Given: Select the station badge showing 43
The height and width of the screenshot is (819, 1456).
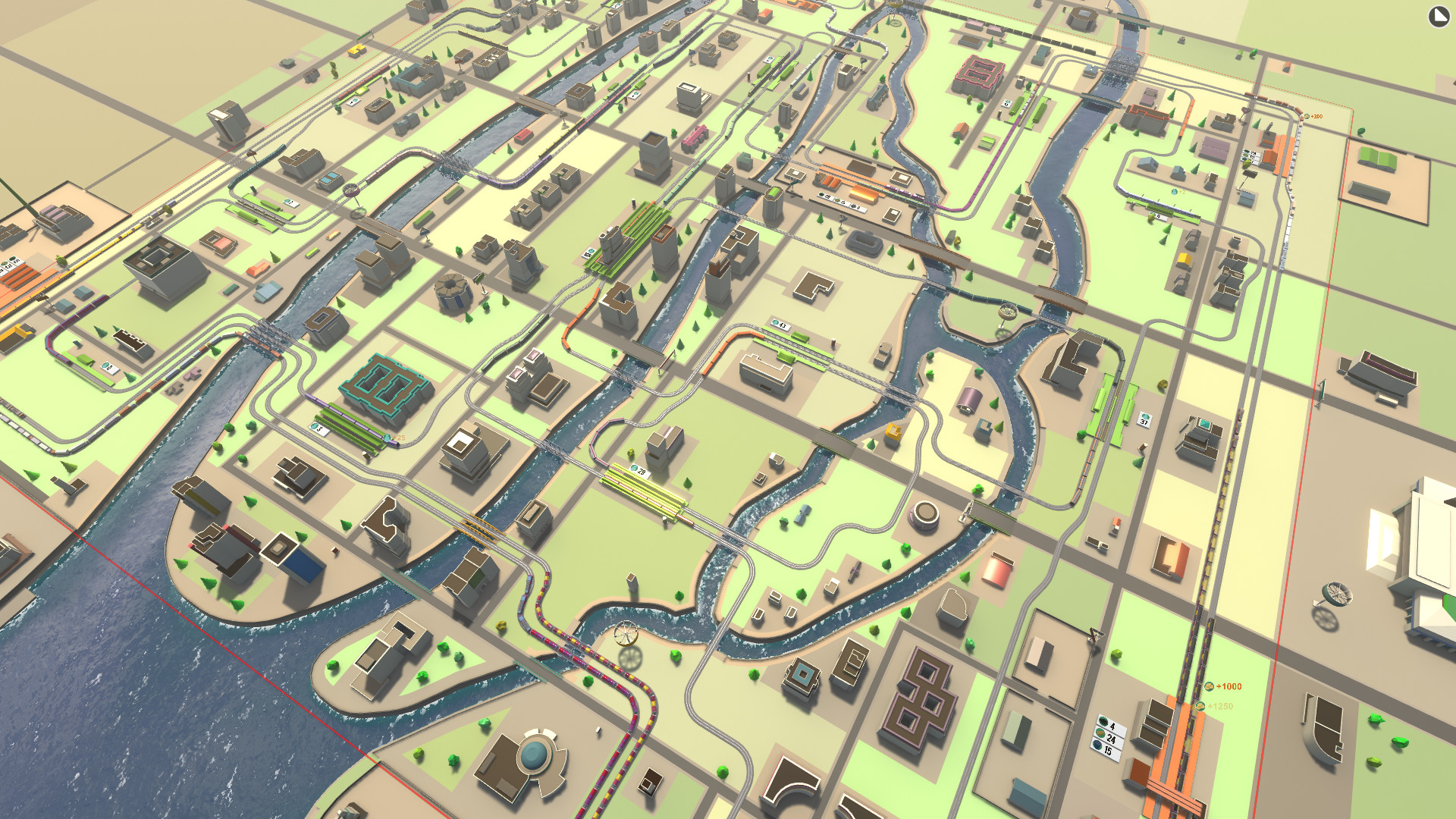Looking at the screenshot, I should point(780,325).
